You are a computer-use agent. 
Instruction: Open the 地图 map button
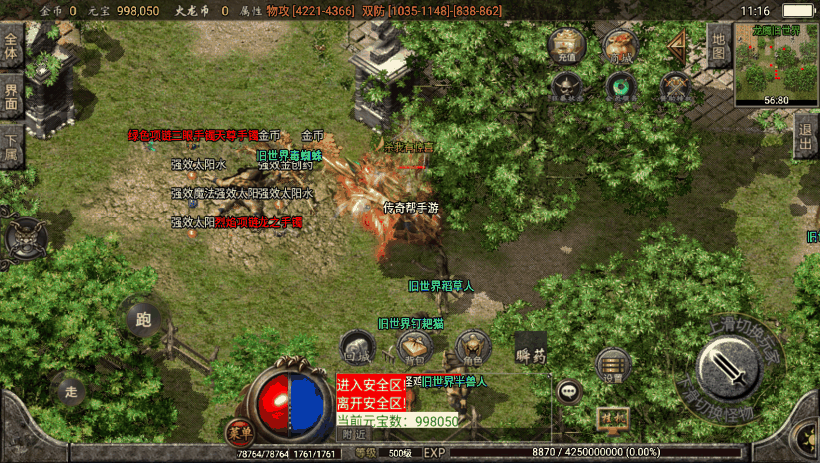click(718, 45)
